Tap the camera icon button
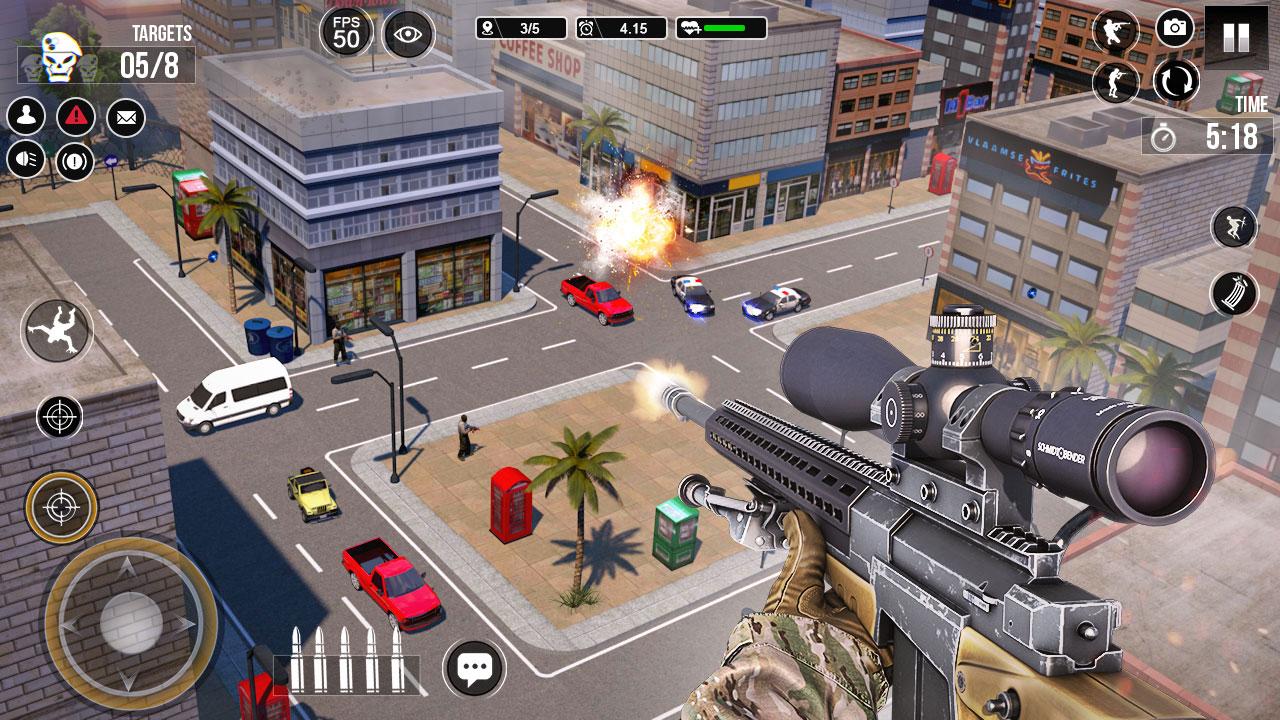This screenshot has height=720, width=1280. point(1175,28)
